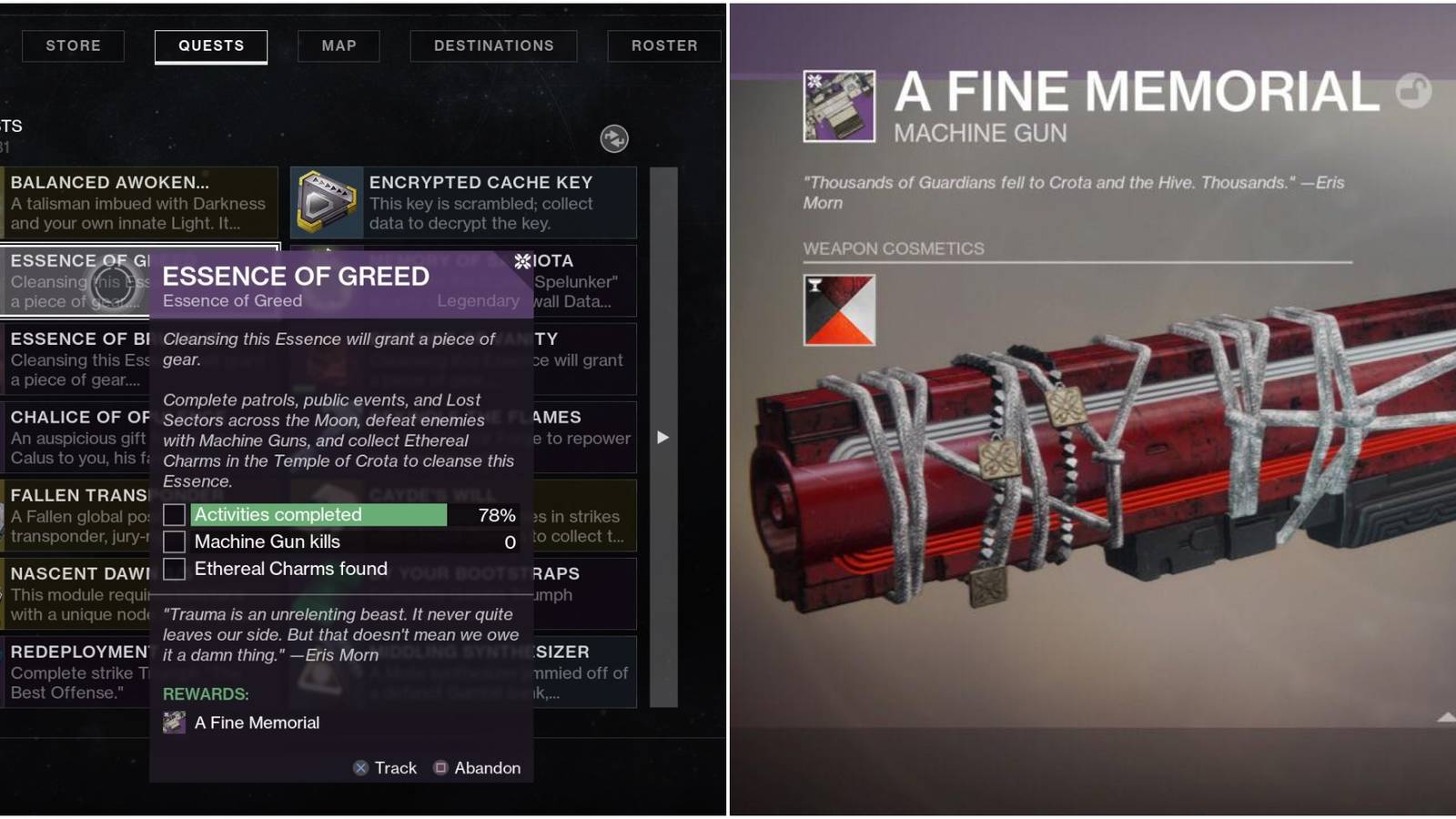Click the A Fine Memorial reward icon under REWARDS
This screenshot has width=1456, height=819.
coord(174,722)
